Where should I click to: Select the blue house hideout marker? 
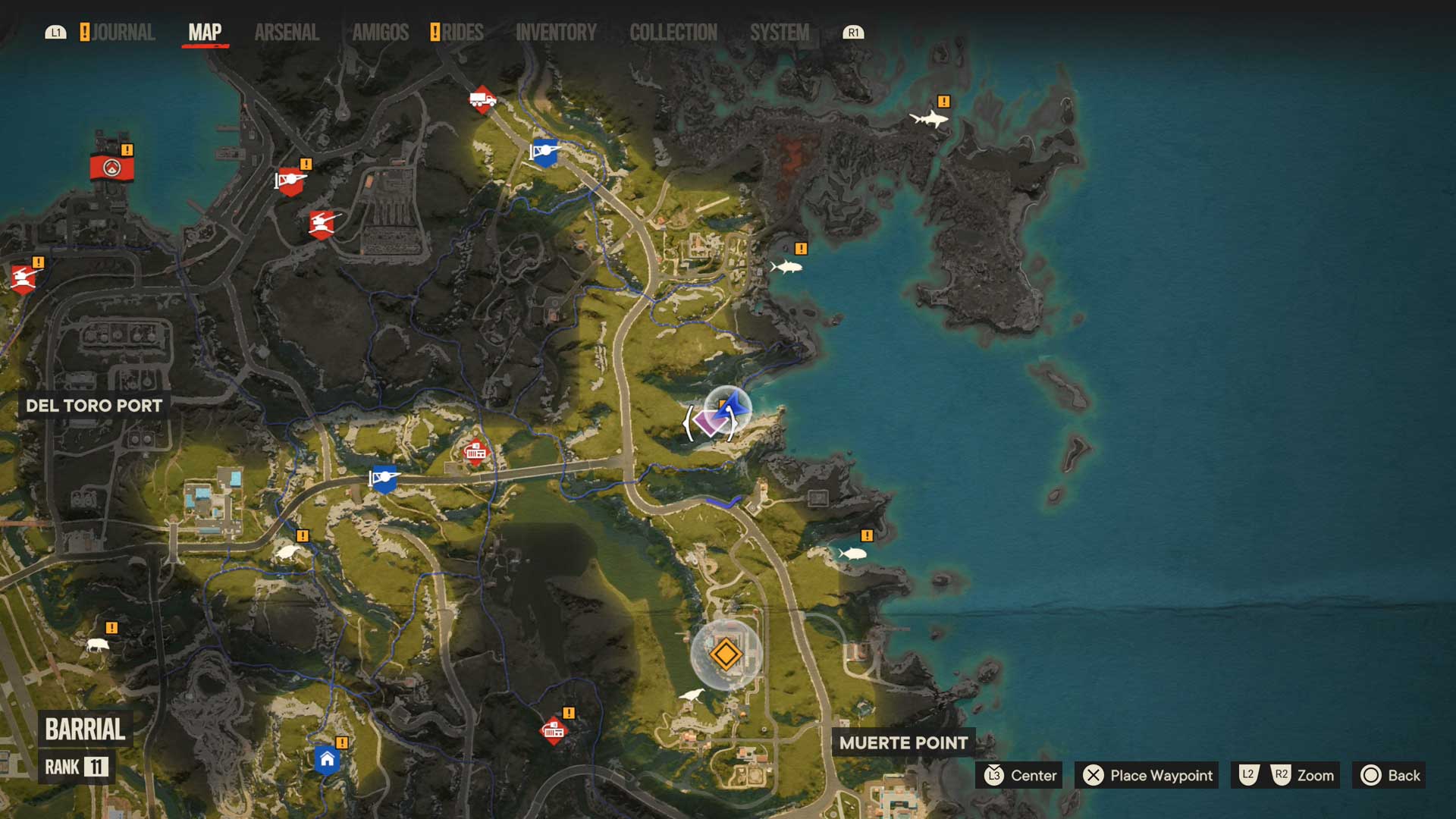coord(327,759)
